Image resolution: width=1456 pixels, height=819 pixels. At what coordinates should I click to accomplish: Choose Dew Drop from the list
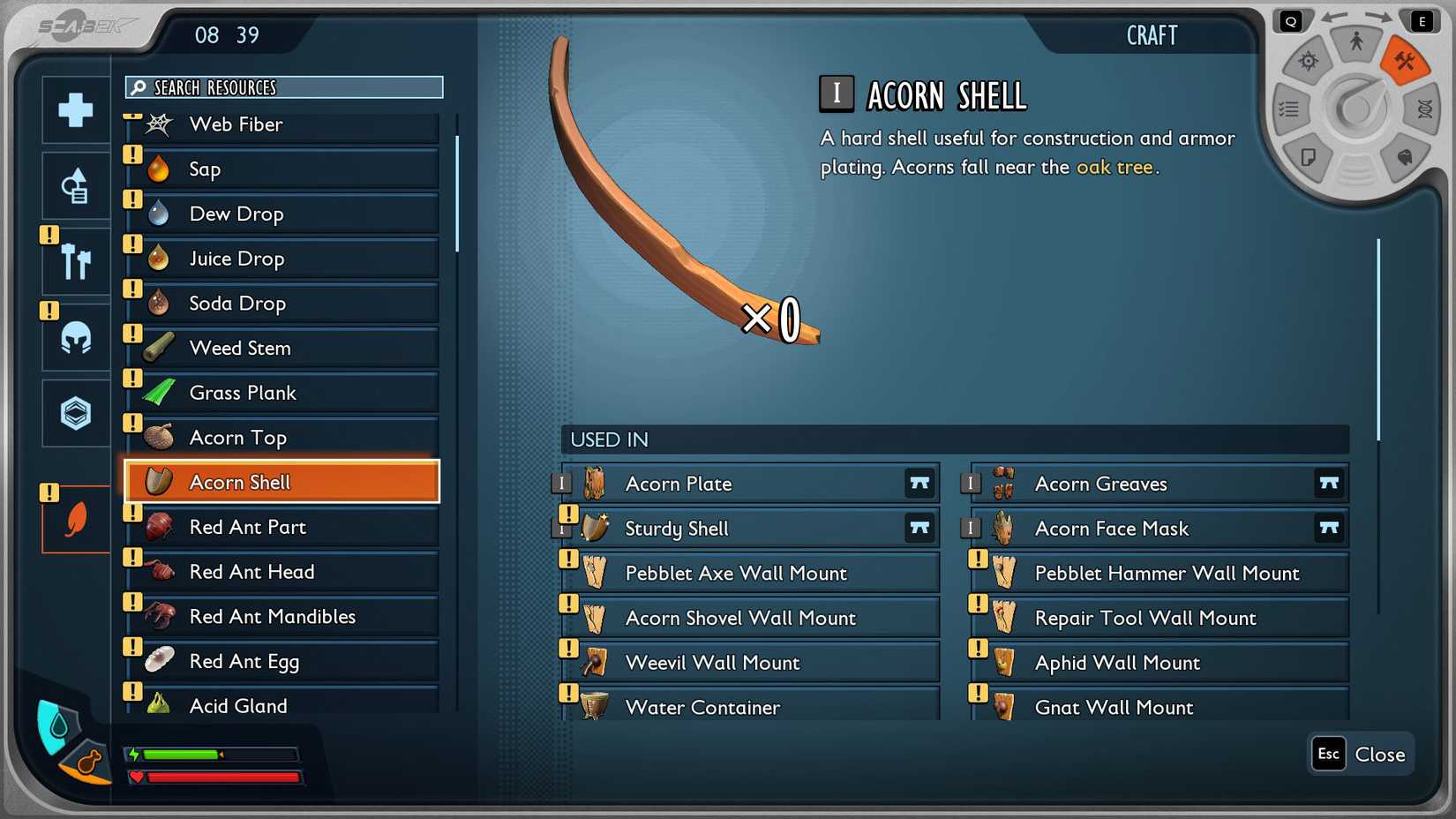282,214
